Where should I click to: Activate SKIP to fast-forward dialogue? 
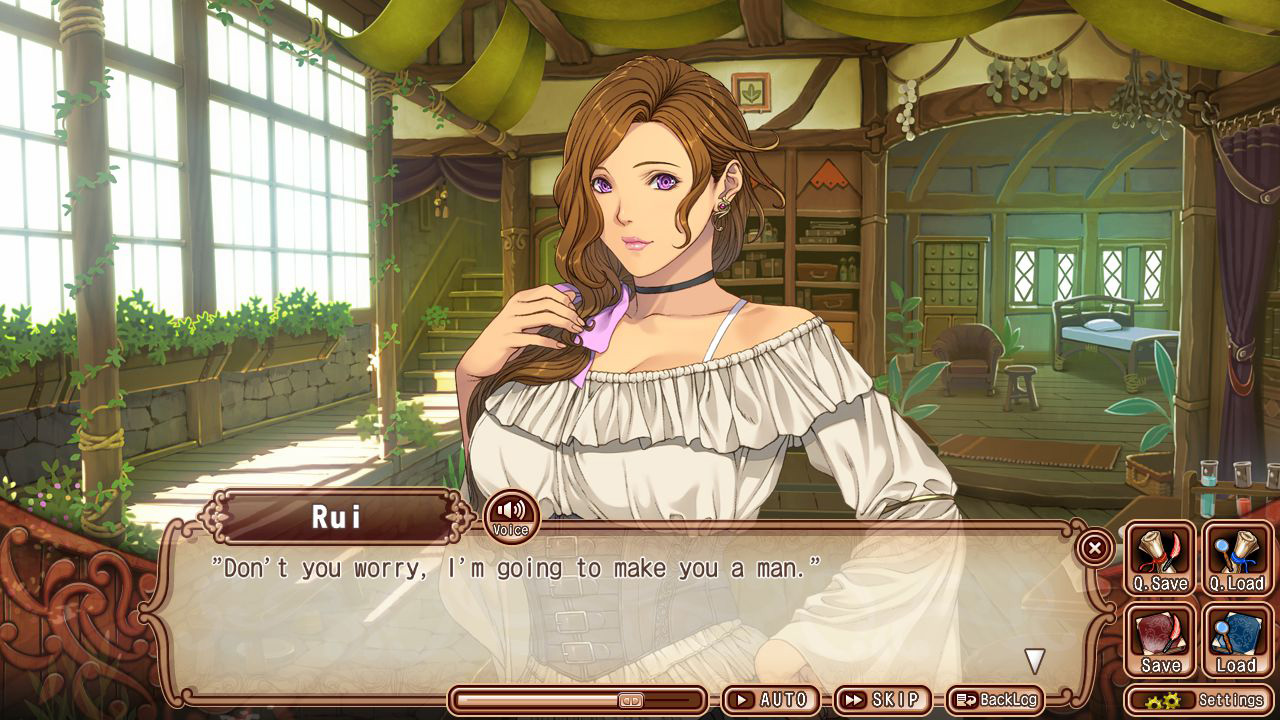click(x=881, y=700)
